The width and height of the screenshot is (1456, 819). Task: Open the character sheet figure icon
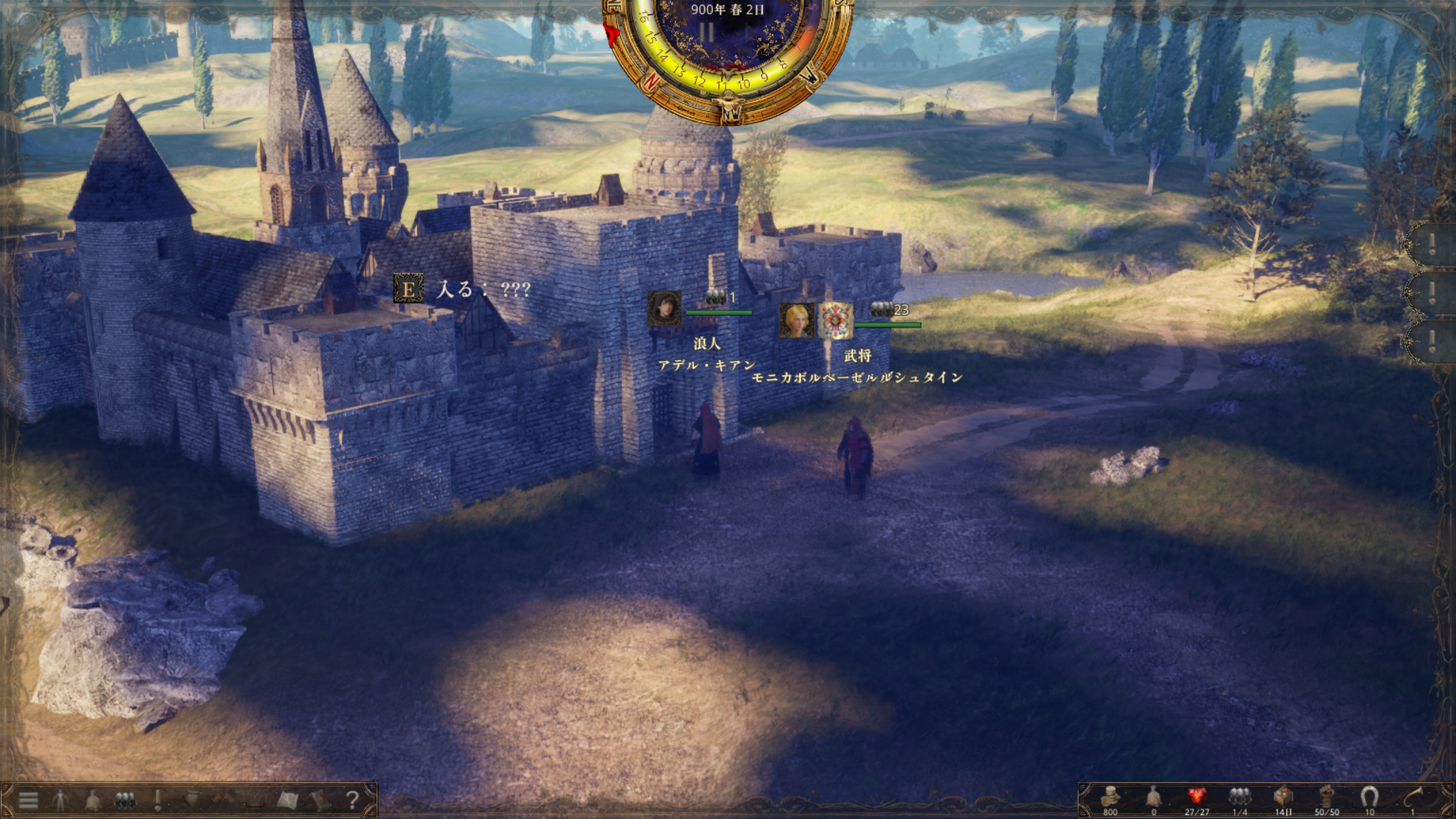tap(61, 799)
